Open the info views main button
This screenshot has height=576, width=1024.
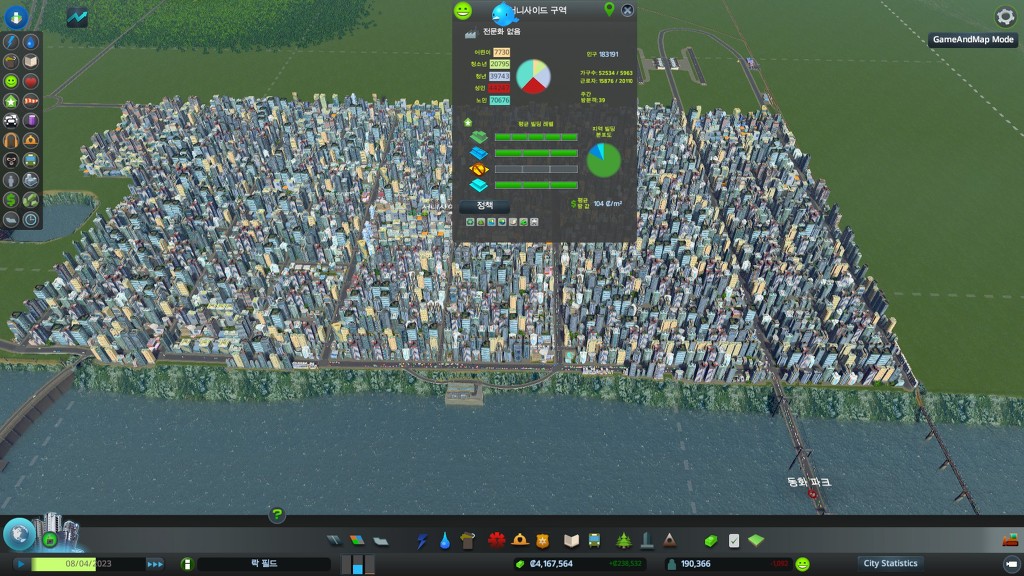(16, 17)
